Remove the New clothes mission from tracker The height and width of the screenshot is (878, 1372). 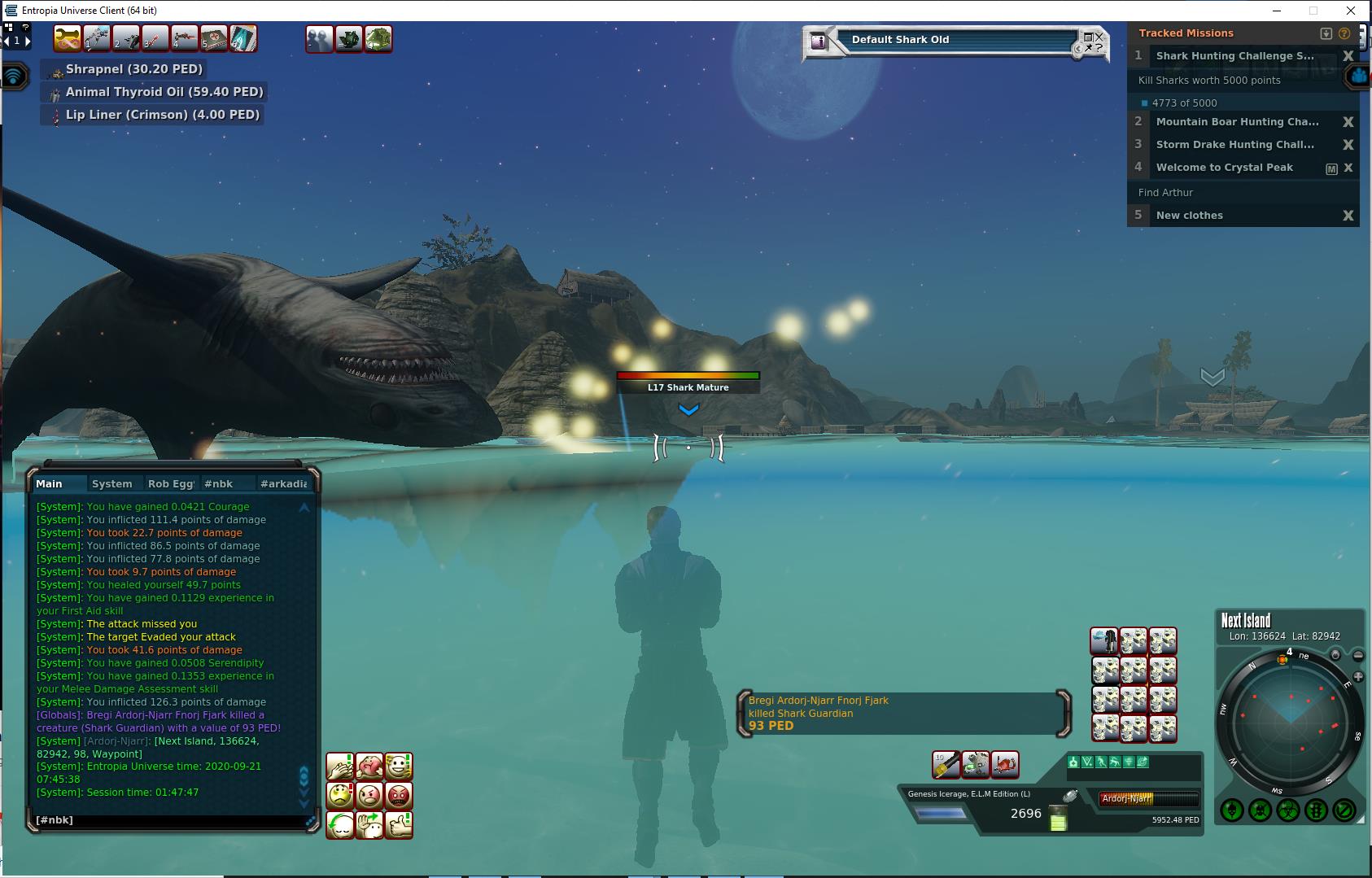pyautogui.click(x=1348, y=216)
